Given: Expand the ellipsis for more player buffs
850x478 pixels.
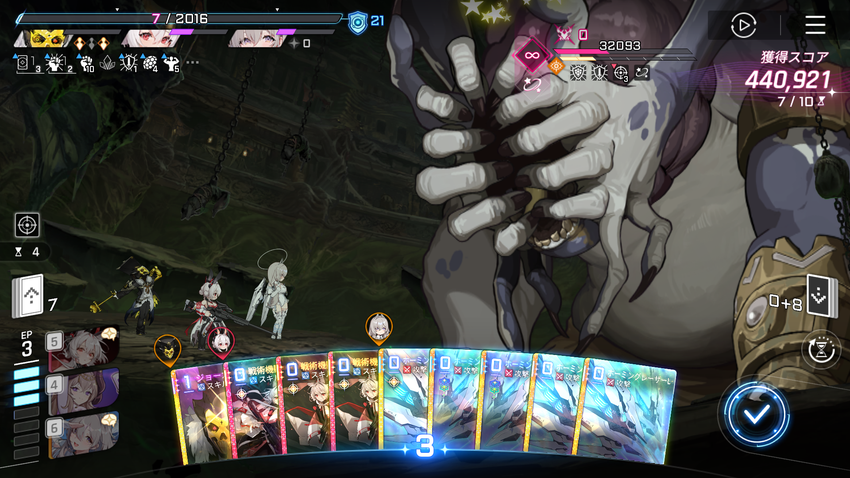Looking at the screenshot, I should coord(192,63).
